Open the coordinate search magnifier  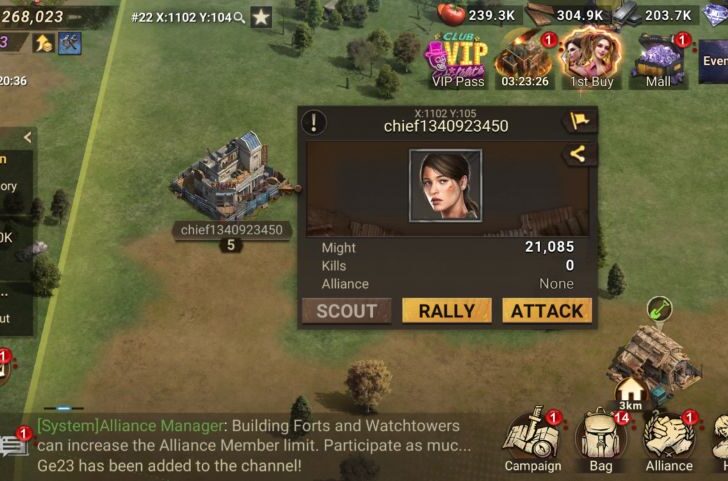pos(240,17)
